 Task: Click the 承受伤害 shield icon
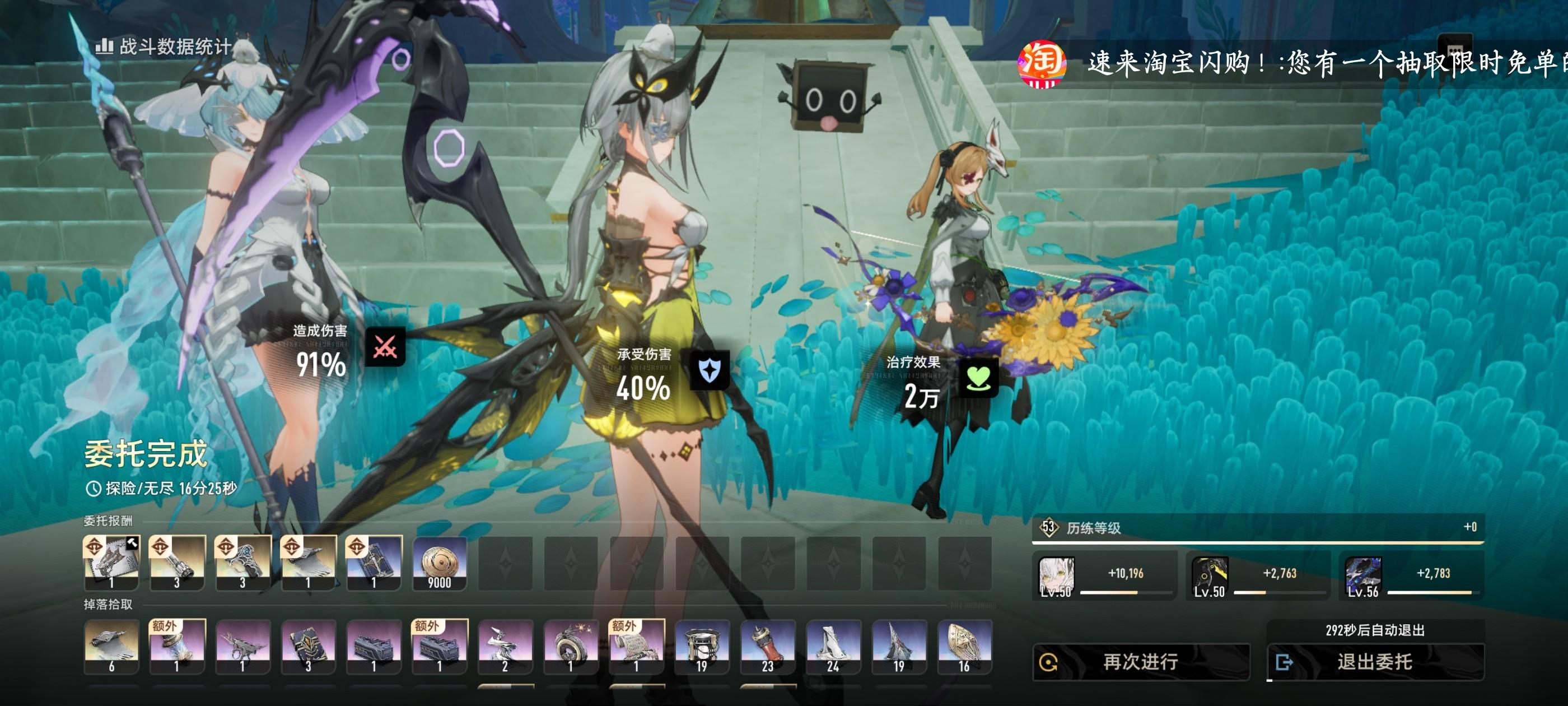click(709, 370)
